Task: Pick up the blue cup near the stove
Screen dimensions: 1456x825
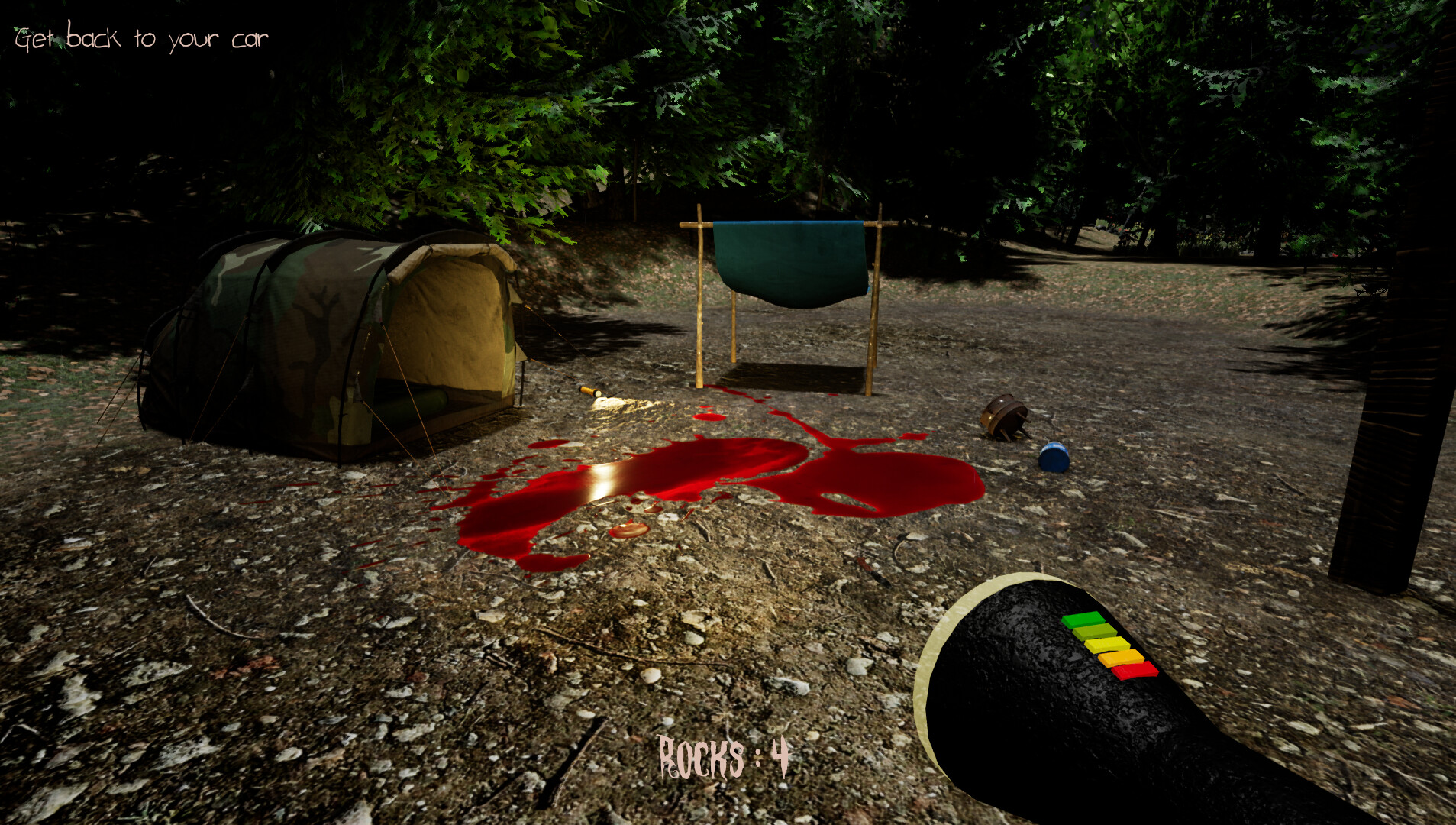Action: pos(1054,458)
